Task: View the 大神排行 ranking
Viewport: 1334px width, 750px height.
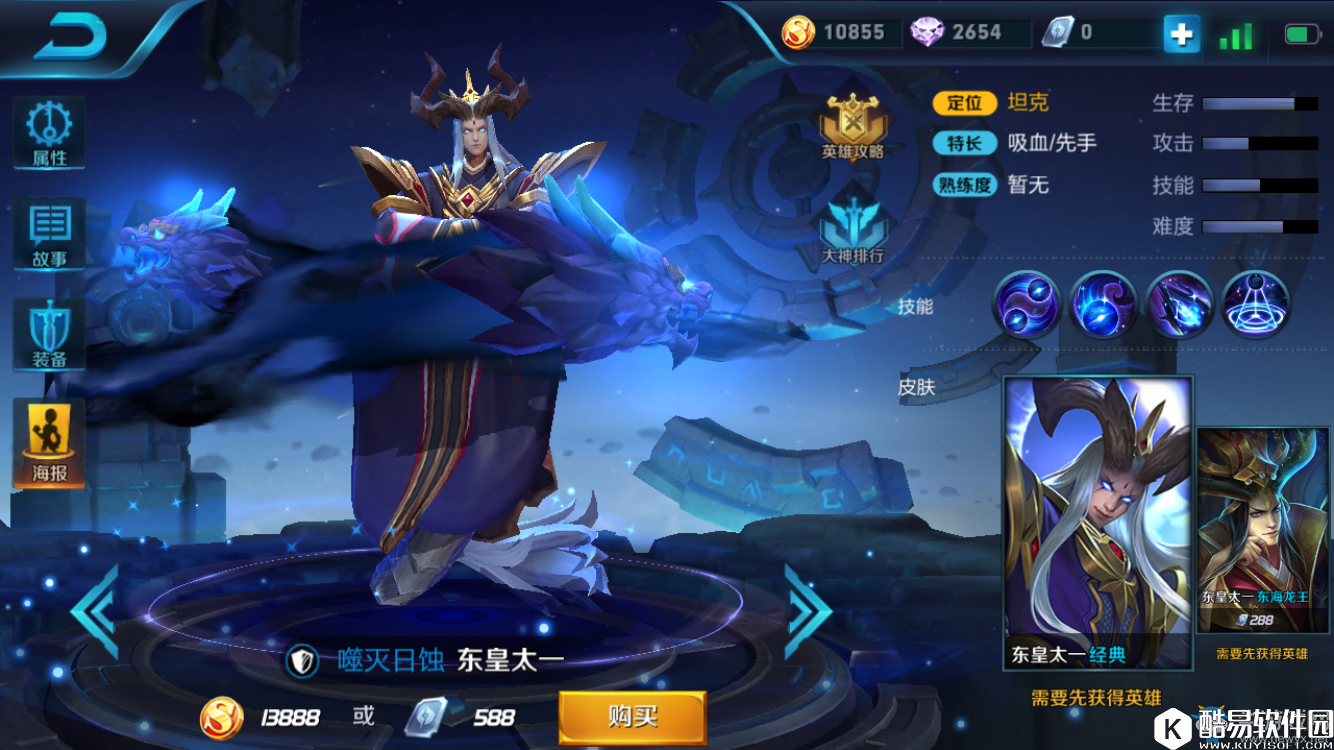Action: pyautogui.click(x=853, y=228)
